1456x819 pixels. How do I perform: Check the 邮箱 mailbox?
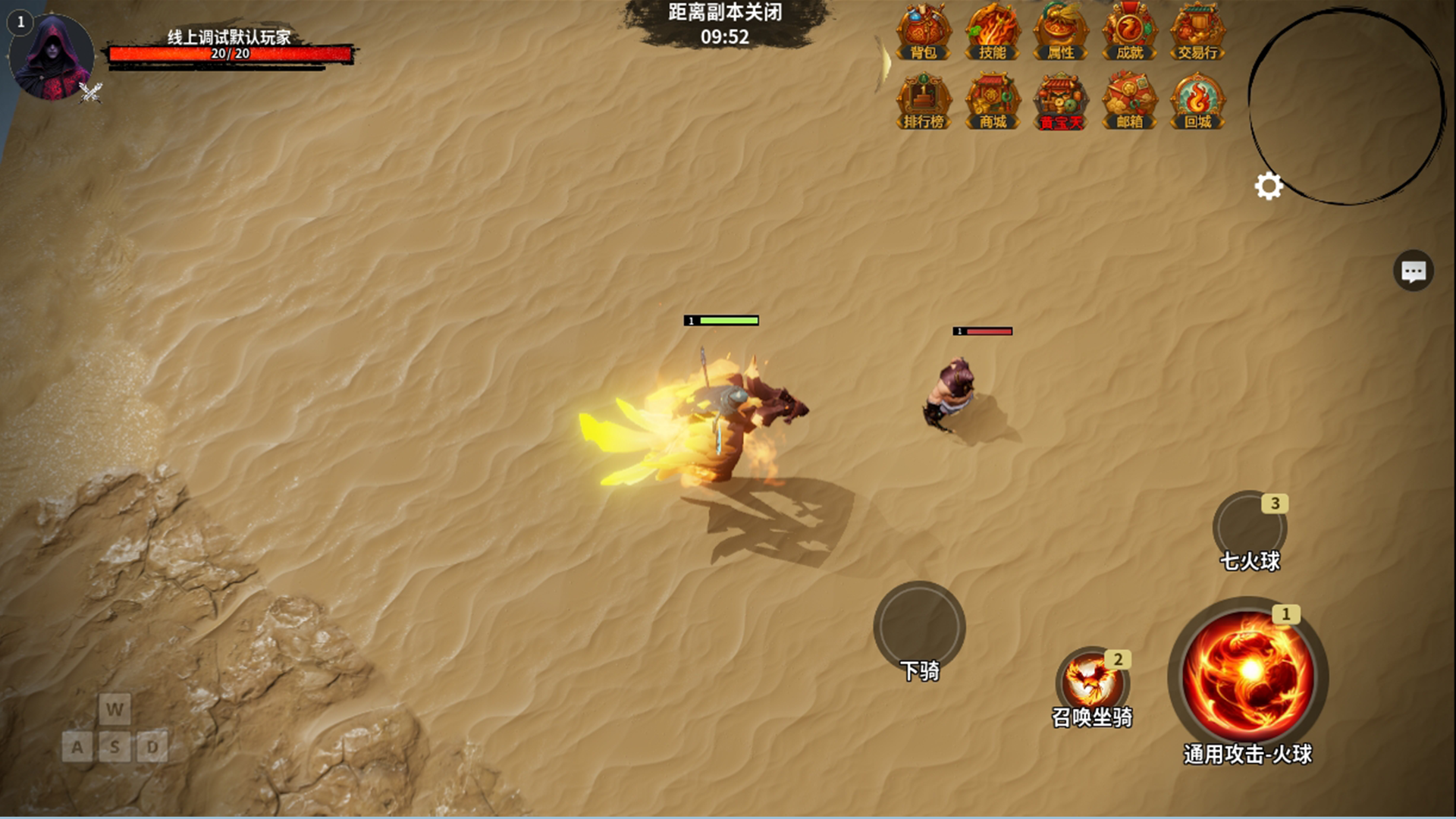pos(1129,102)
